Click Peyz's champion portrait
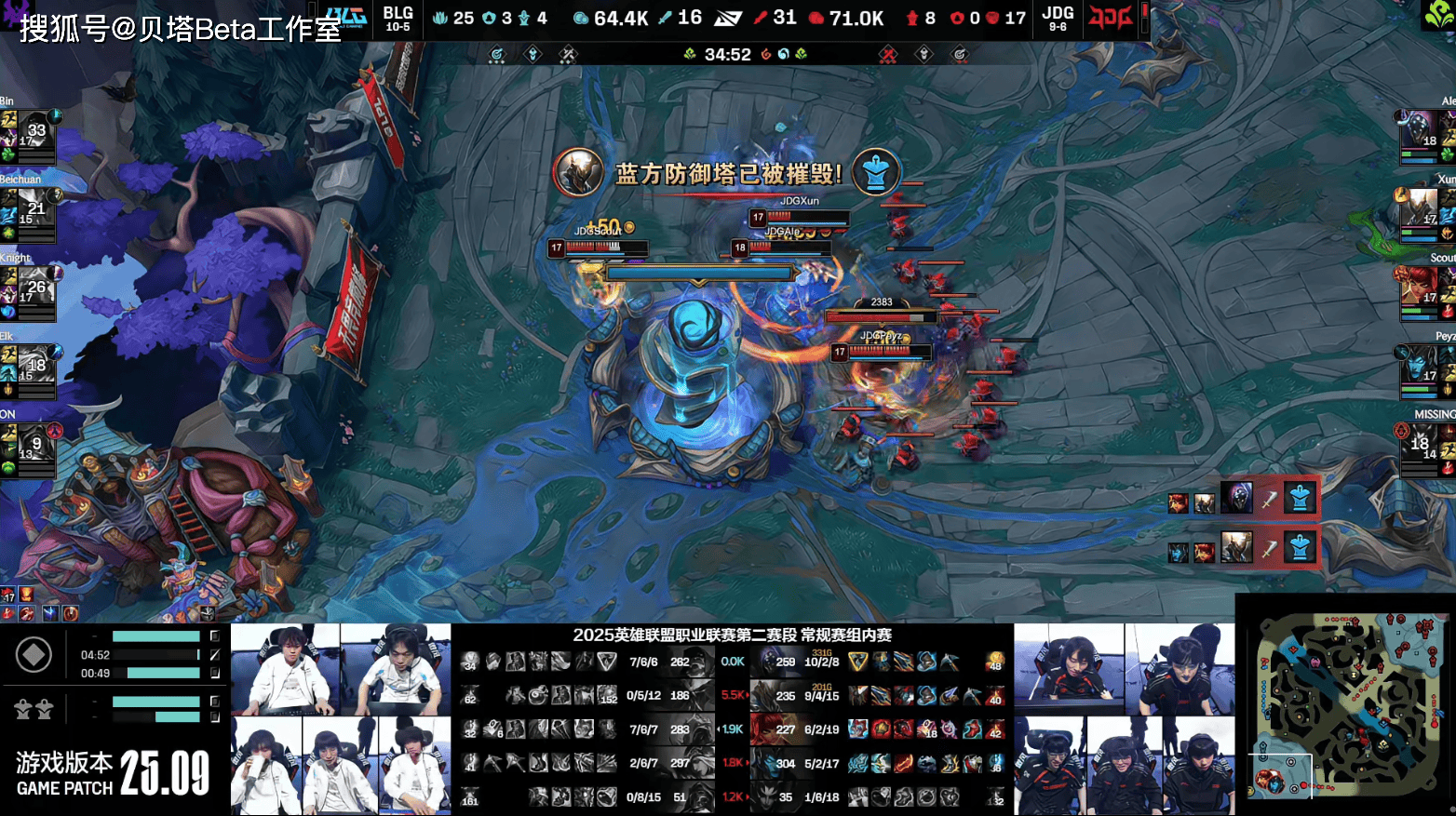 coord(1421,370)
